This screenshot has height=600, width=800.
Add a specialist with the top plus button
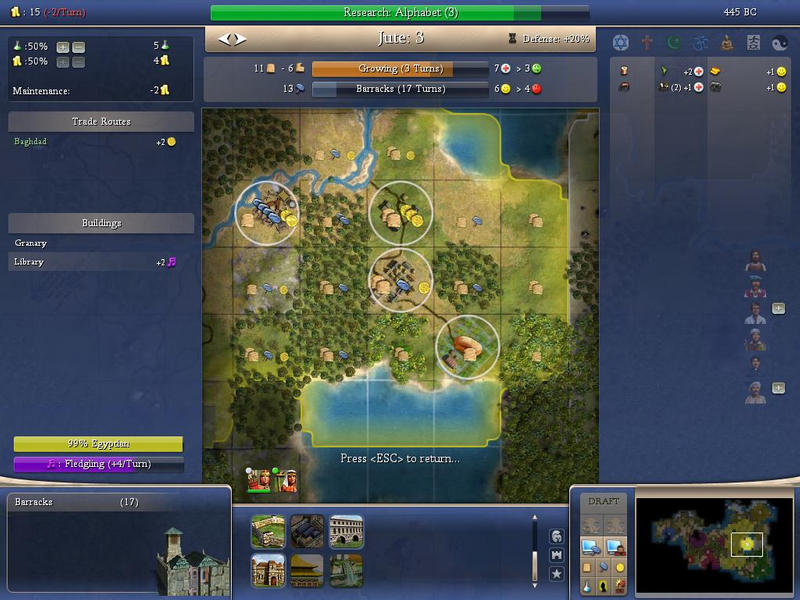tap(778, 308)
